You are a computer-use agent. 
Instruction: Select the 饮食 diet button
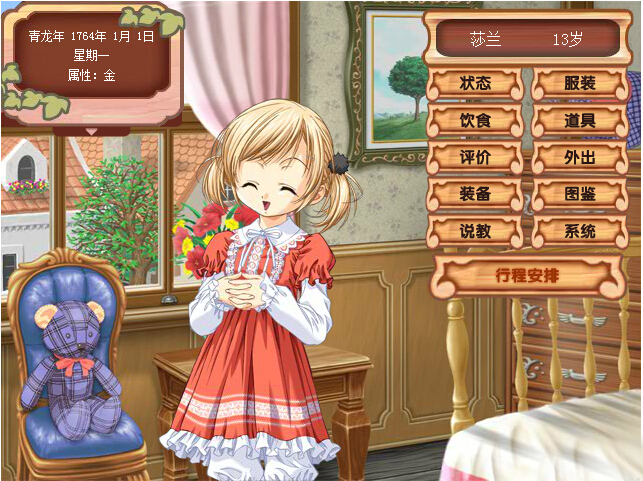[475, 121]
